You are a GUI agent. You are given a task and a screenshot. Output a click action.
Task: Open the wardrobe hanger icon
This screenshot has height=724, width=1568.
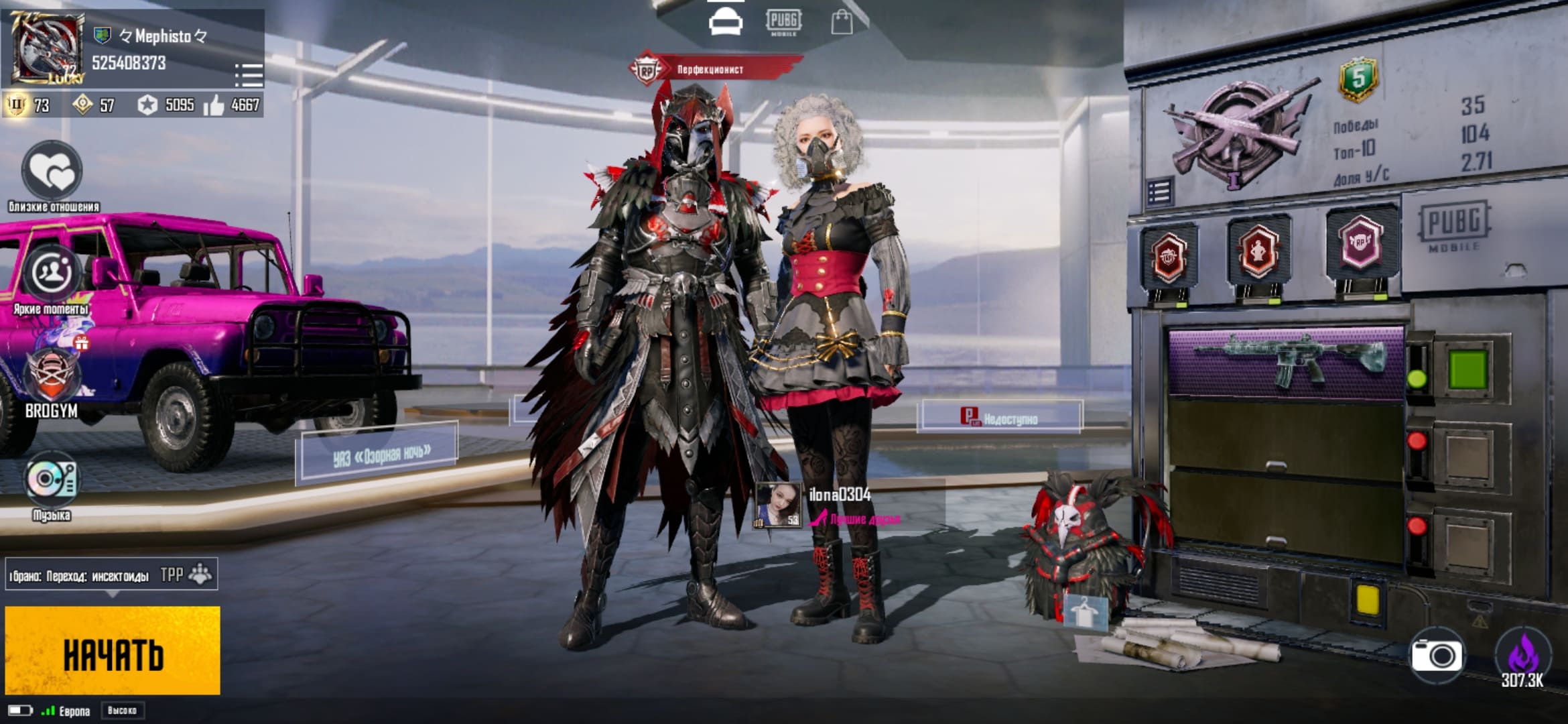[x=1085, y=612]
